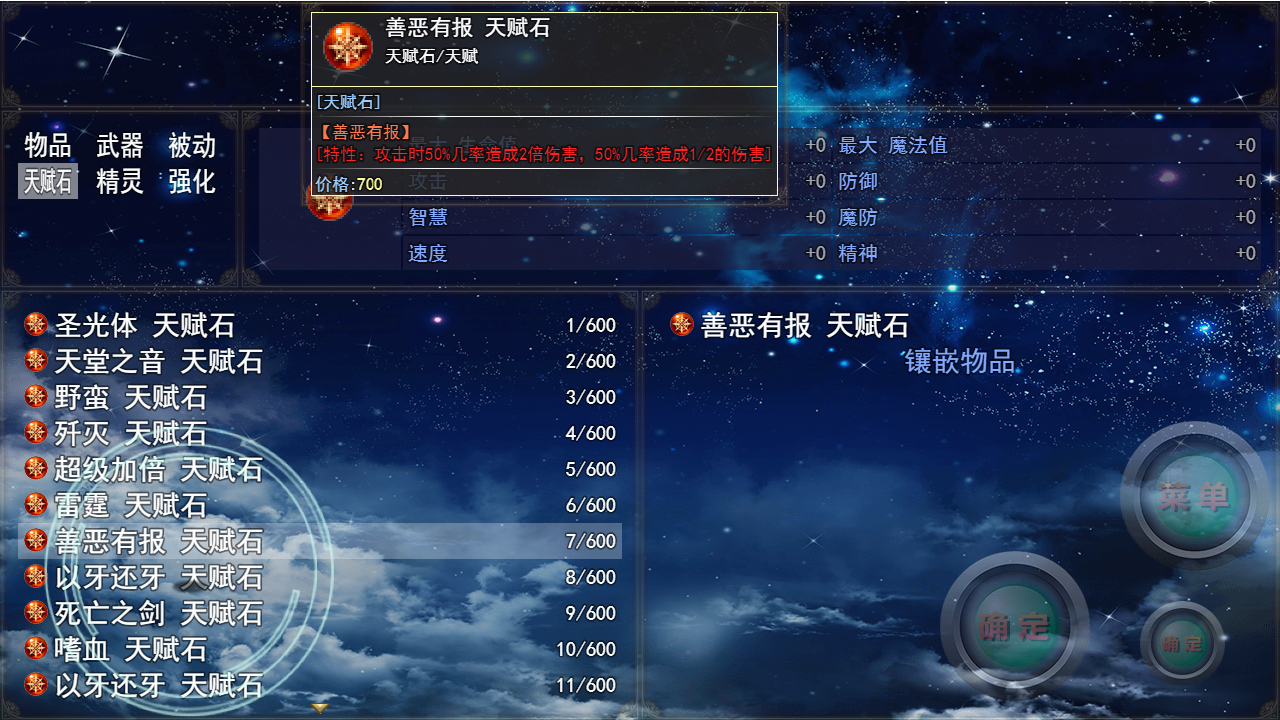Open the 强化 category
The image size is (1280, 720).
tap(194, 182)
